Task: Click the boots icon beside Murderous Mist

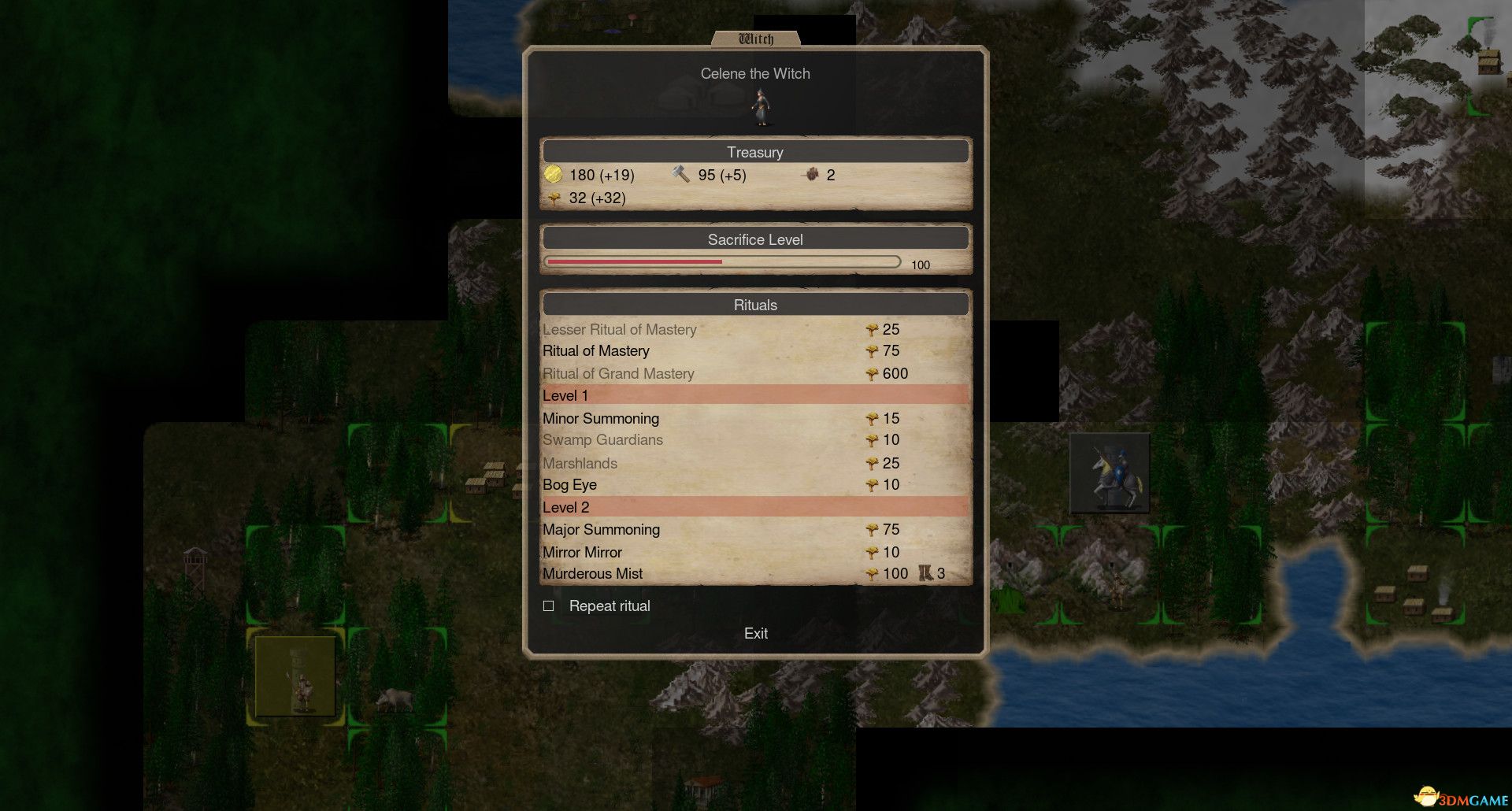Action: 923,573
